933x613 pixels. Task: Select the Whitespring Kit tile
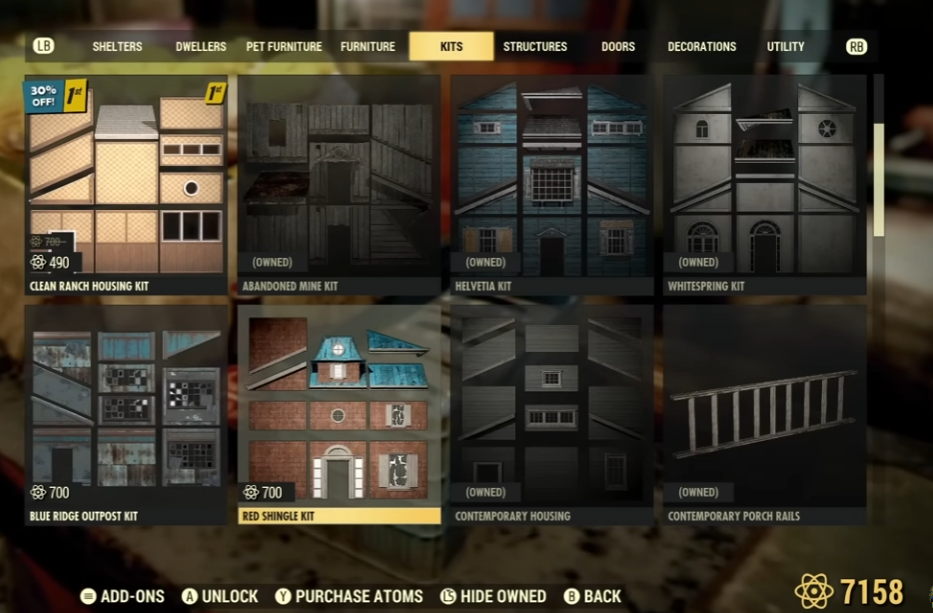coord(765,185)
